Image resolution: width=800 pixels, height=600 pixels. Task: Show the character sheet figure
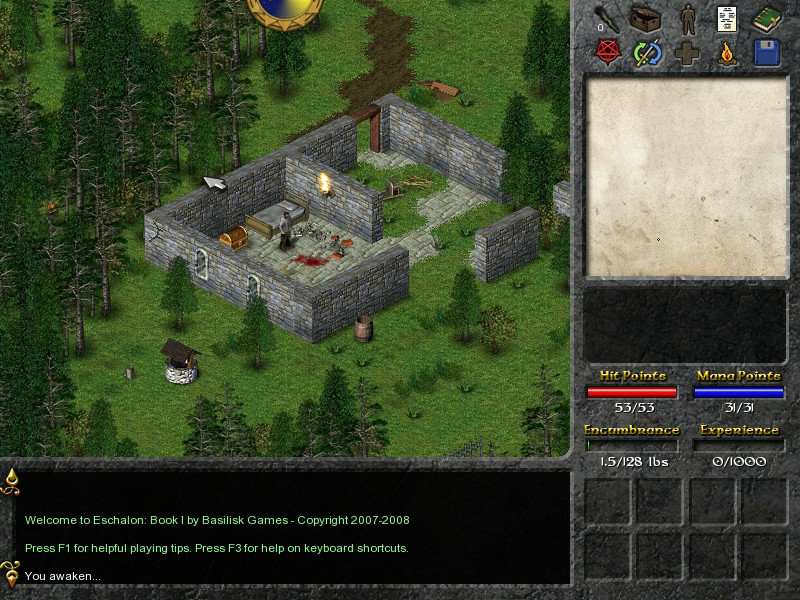pyautogui.click(x=687, y=19)
